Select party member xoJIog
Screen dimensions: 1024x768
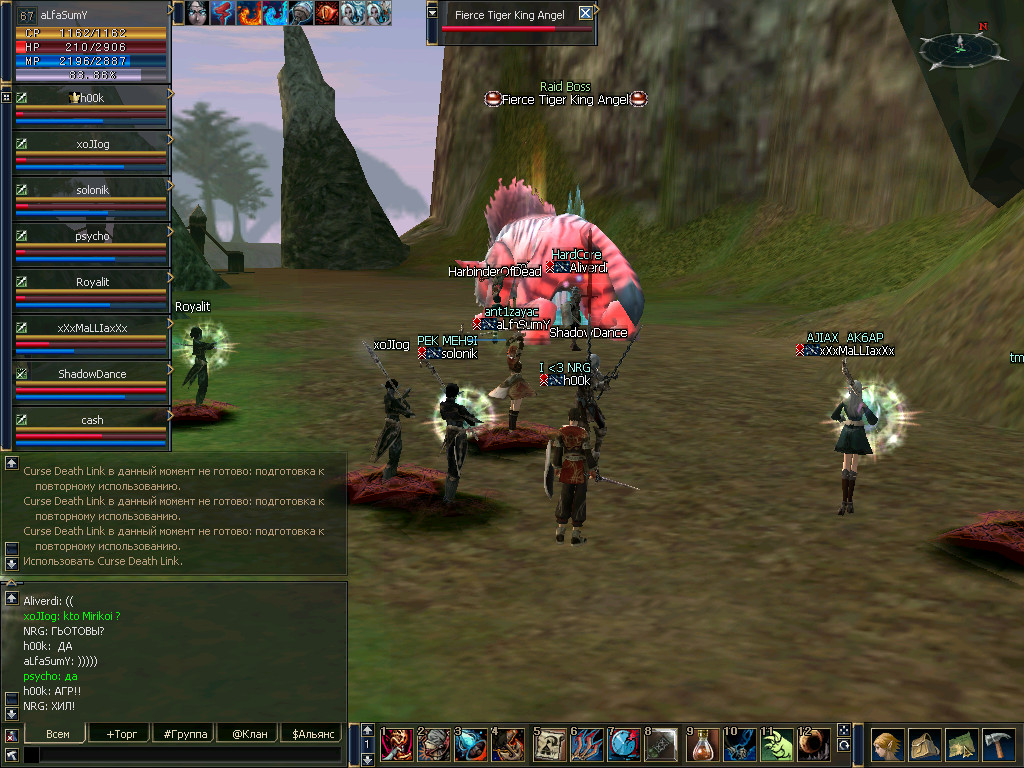coord(92,144)
